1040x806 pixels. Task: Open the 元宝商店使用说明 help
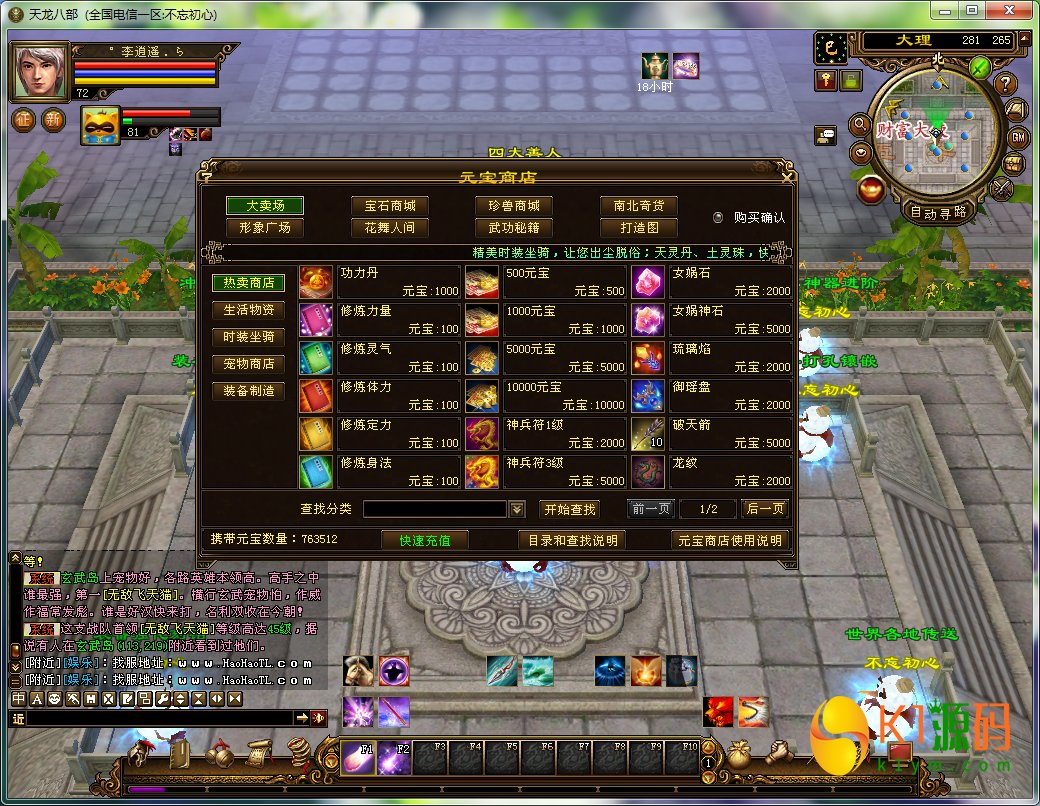(729, 540)
